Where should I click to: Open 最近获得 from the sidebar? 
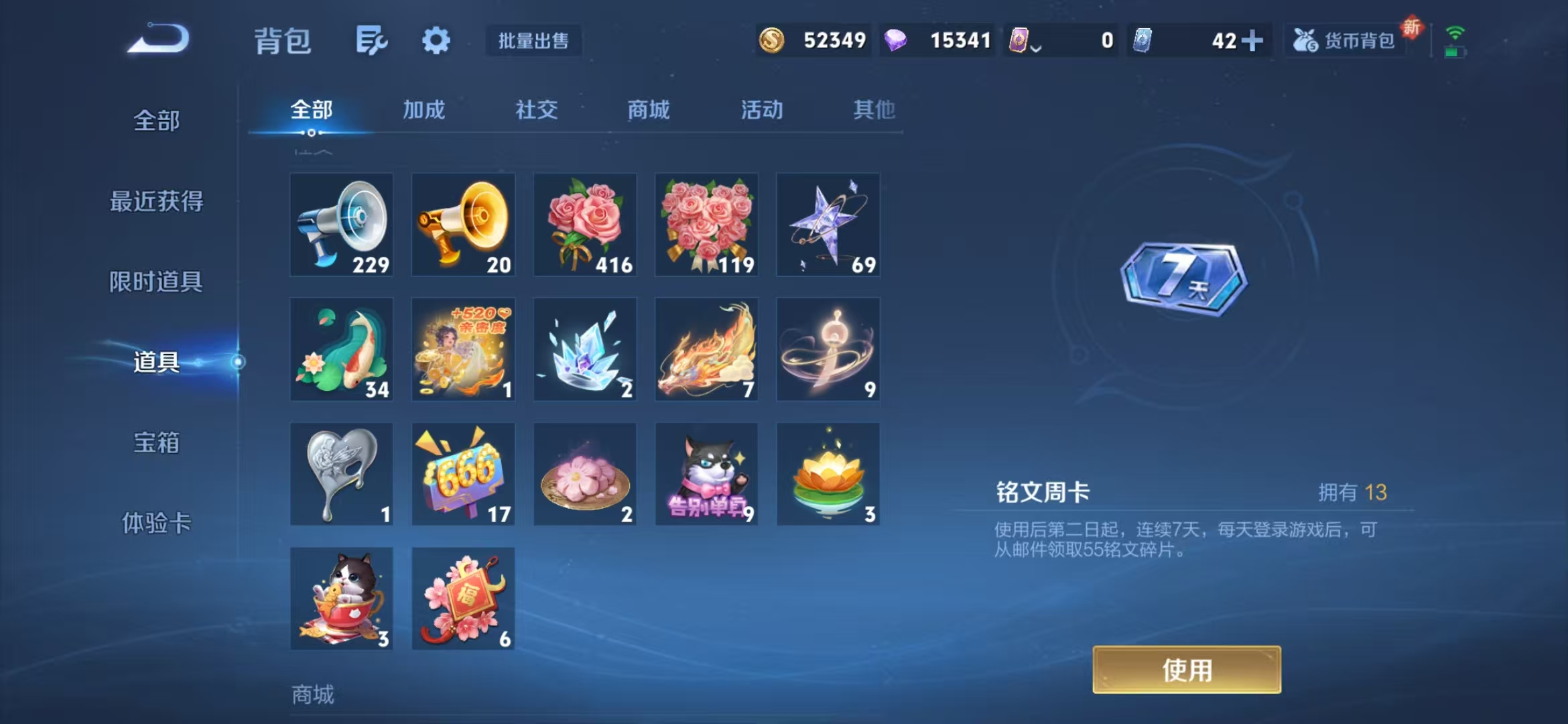157,201
